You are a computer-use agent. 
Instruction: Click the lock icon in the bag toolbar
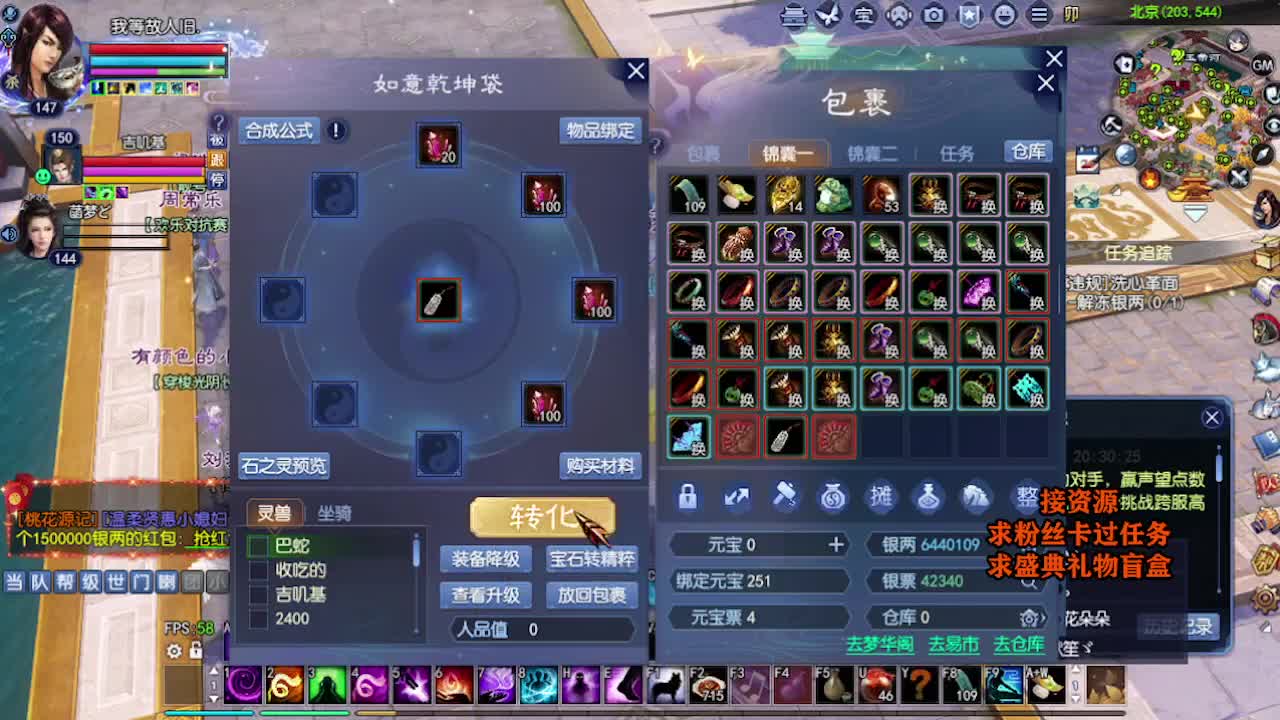(x=687, y=498)
